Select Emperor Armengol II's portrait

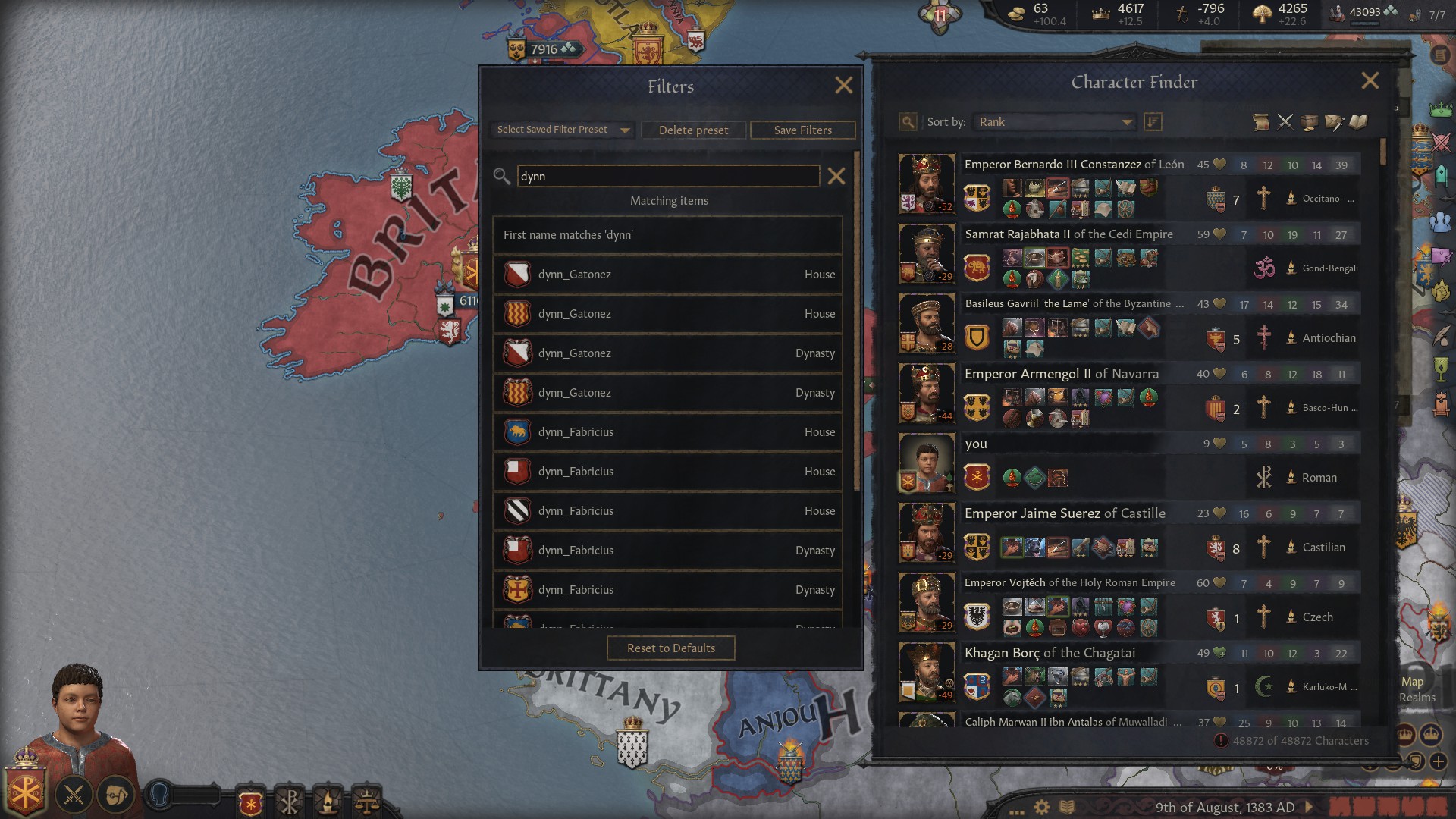(x=927, y=393)
